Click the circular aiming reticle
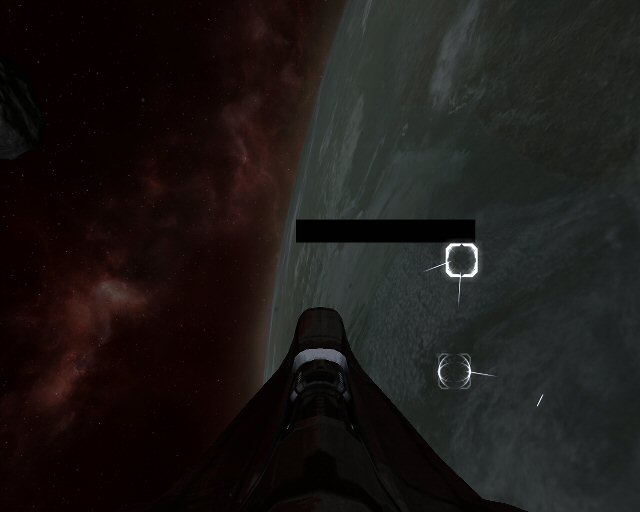640x512 pixels. [454, 371]
